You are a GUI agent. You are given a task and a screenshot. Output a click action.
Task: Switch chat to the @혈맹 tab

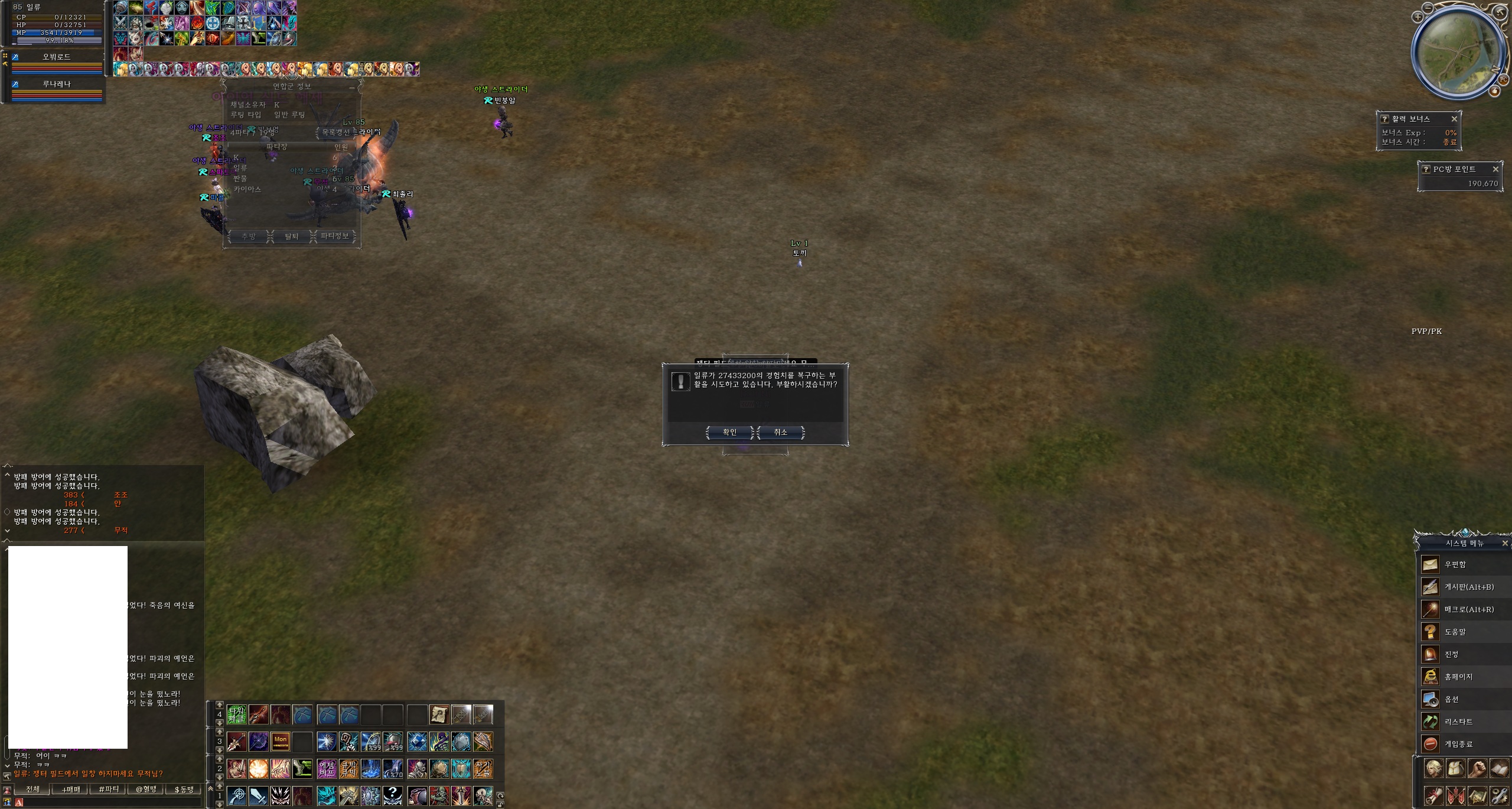(x=146, y=789)
